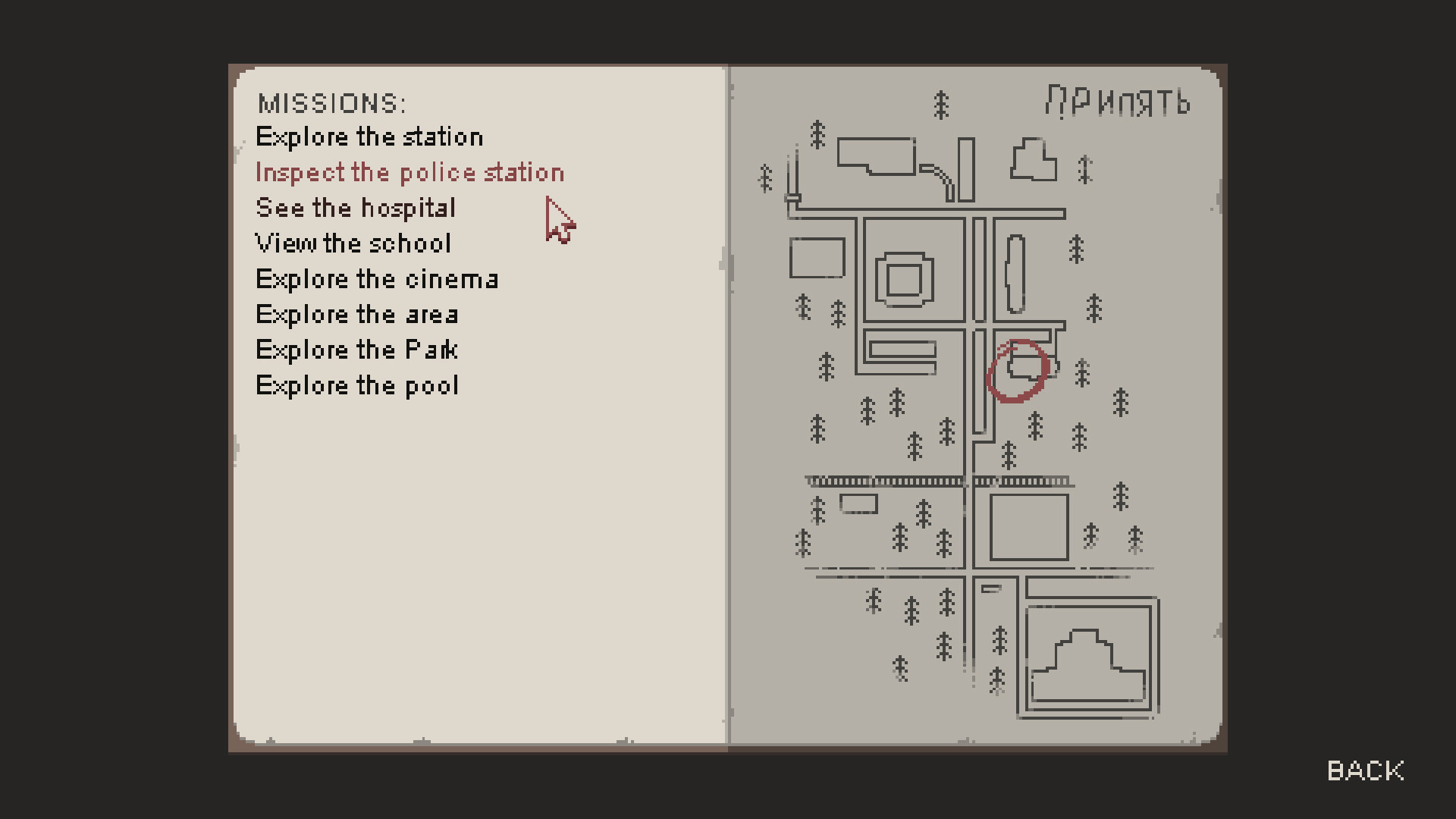
Task: Select the highlighted "Inspect the police station" mission
Action: coord(410,172)
